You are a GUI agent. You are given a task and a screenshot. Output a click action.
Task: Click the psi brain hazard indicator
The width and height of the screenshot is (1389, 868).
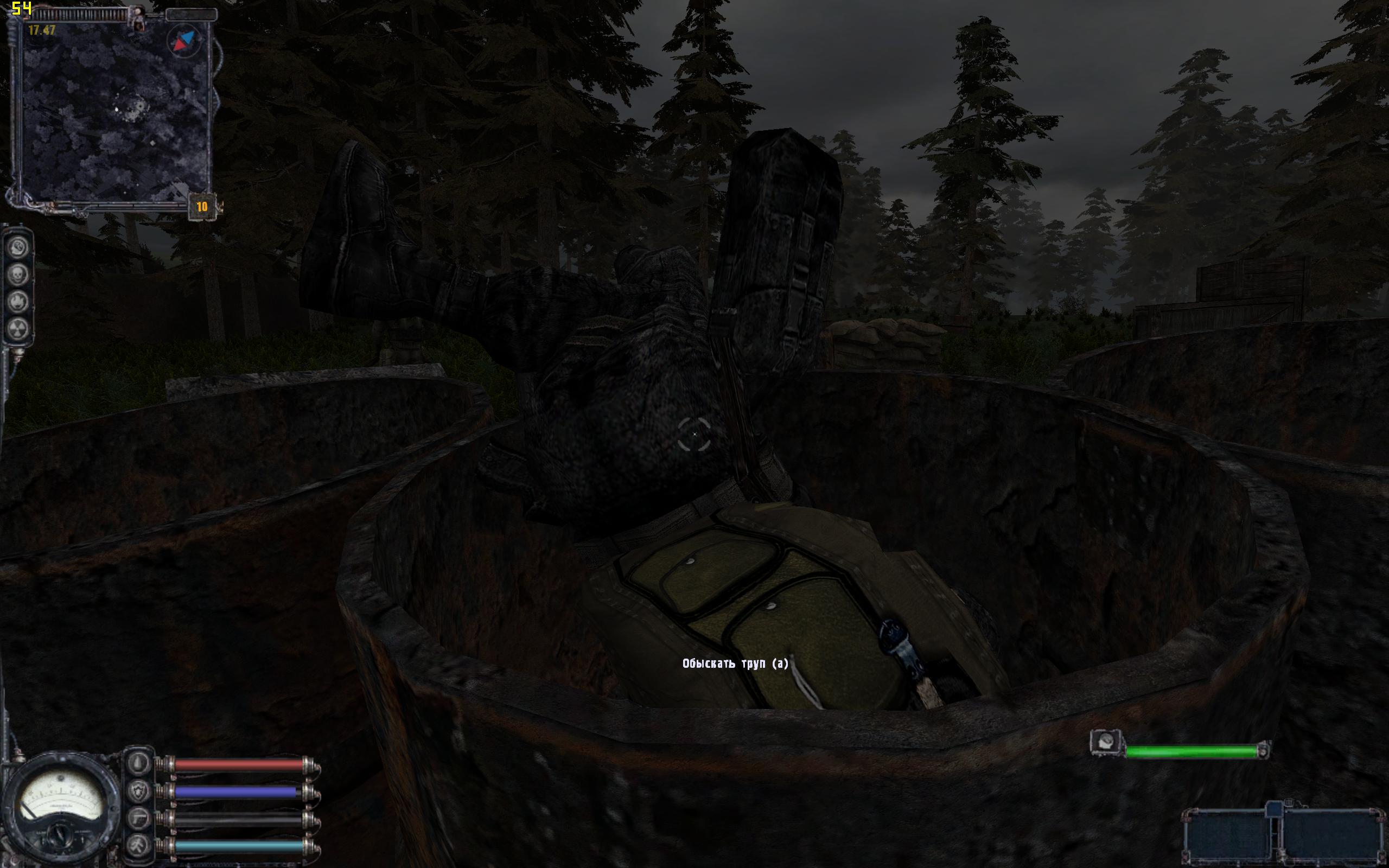click(19, 247)
